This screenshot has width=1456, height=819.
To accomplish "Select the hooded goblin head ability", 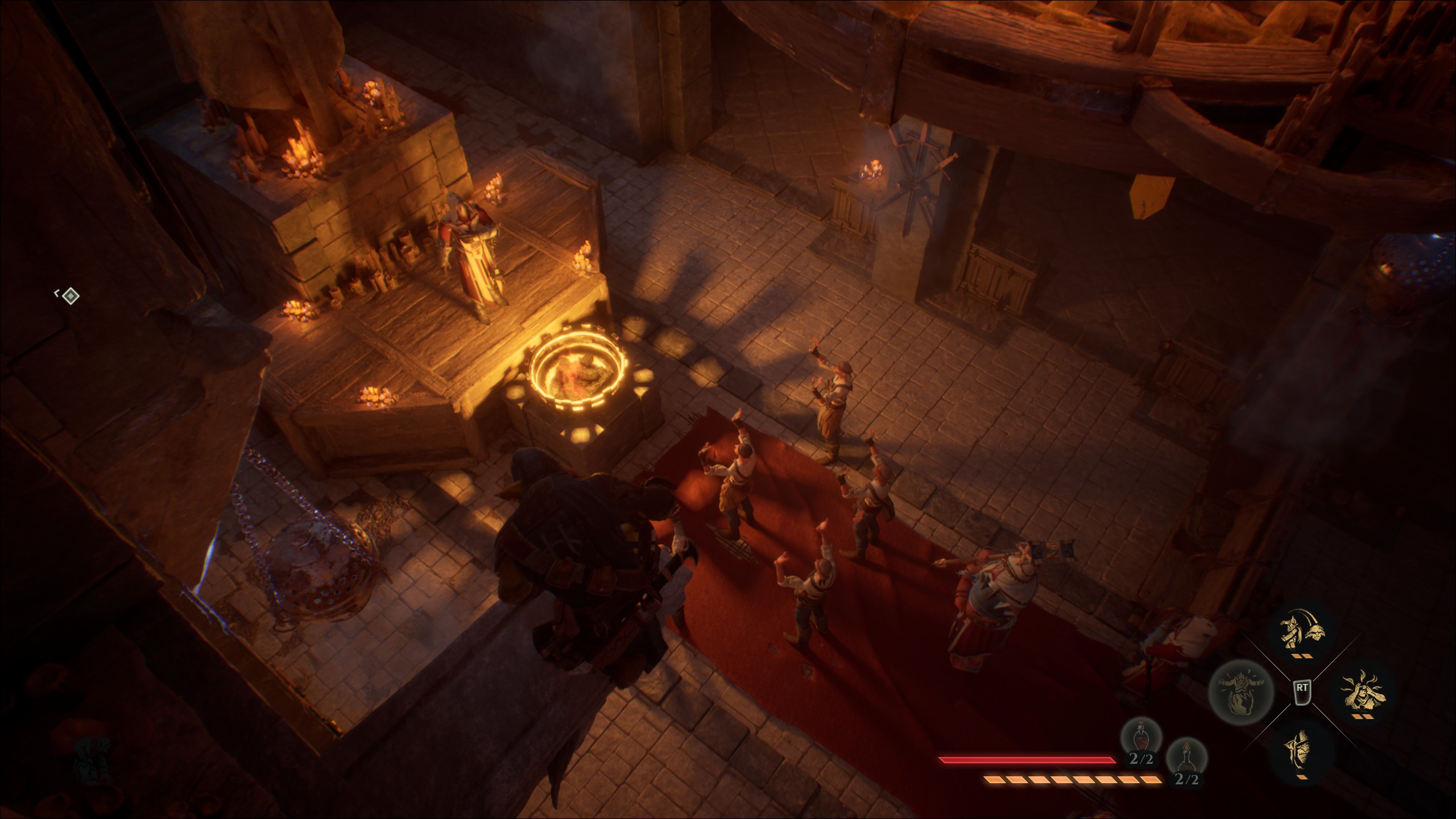I will pyautogui.click(x=1301, y=754).
